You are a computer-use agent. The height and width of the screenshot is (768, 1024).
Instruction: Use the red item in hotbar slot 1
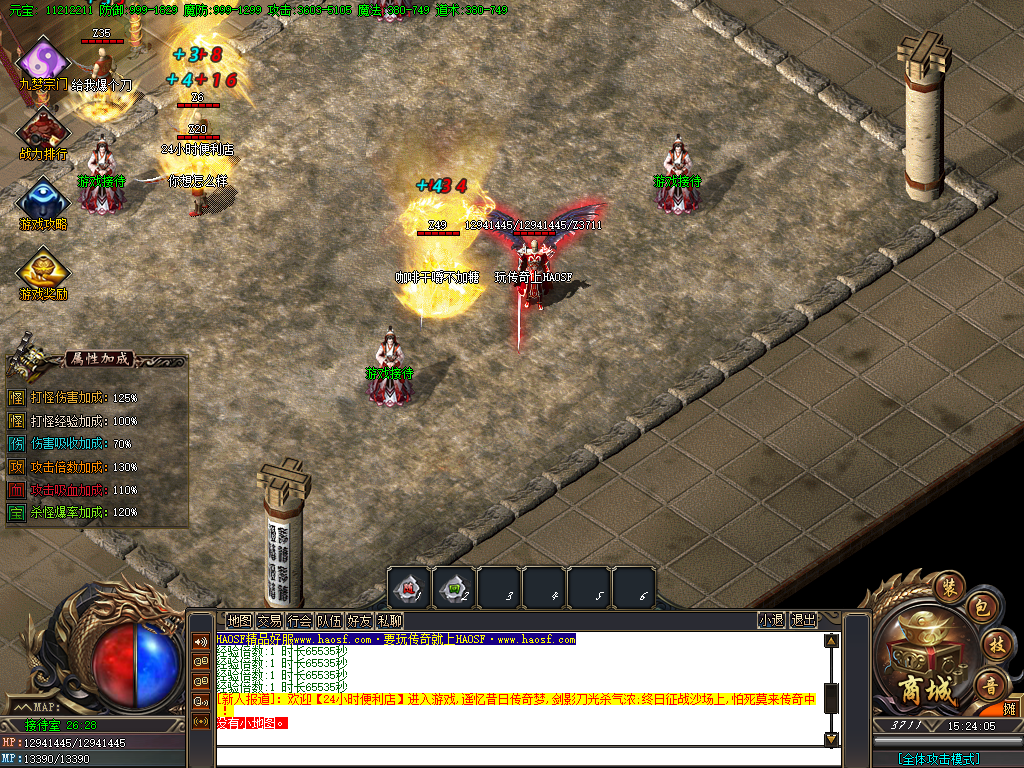409,587
